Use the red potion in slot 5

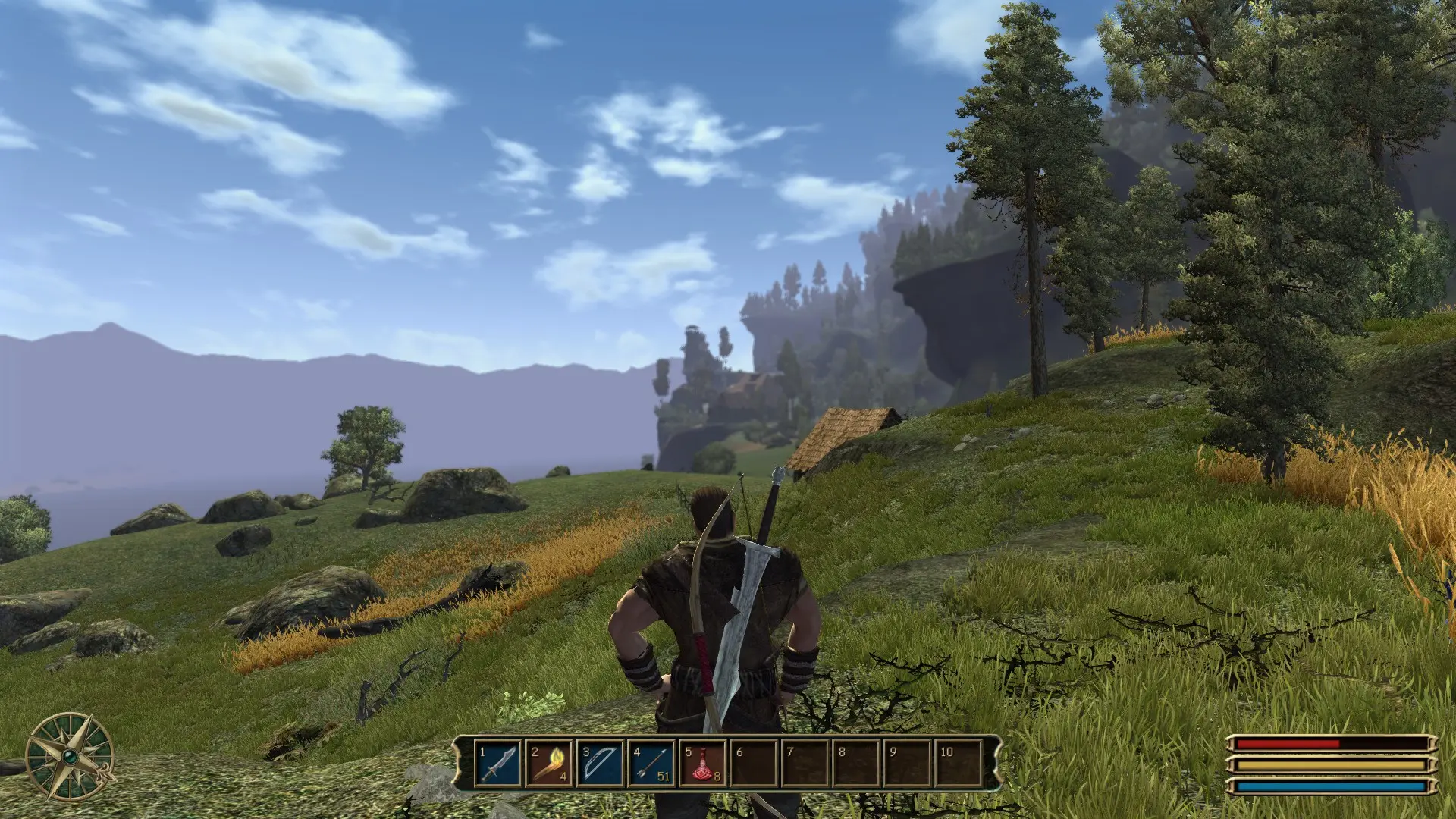[702, 764]
